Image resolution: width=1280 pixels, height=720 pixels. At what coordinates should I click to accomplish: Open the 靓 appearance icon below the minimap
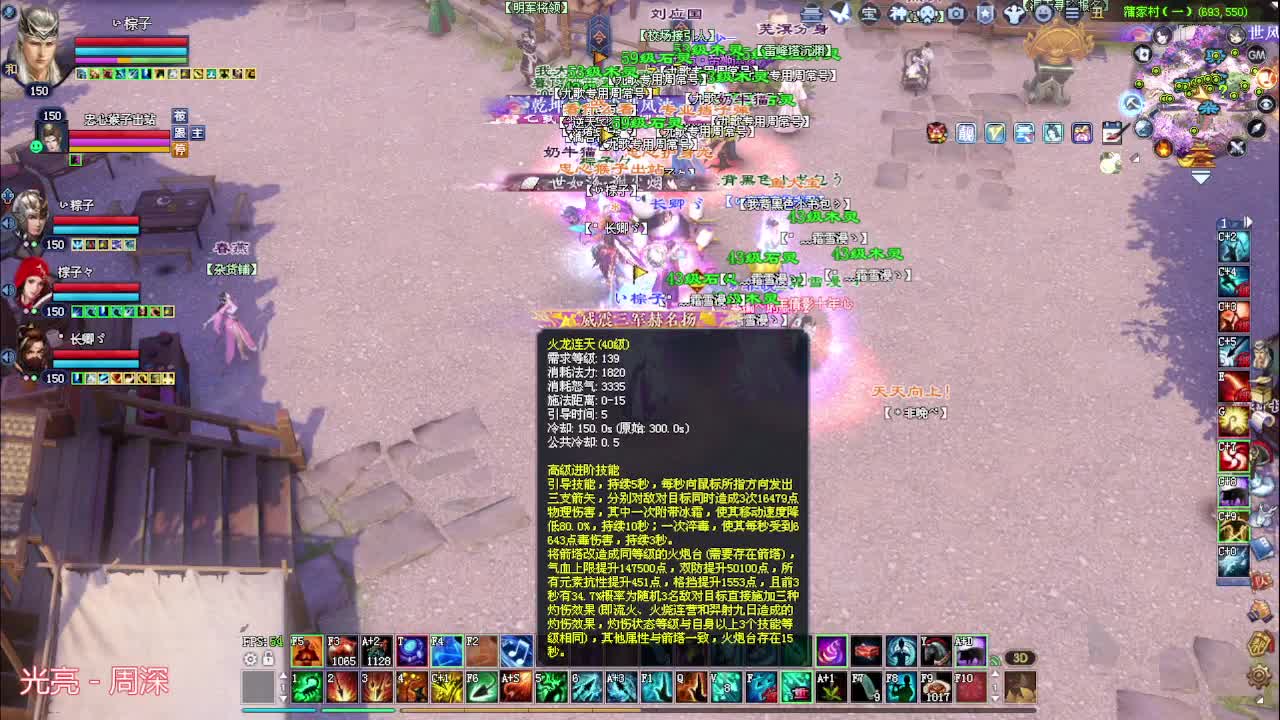point(964,132)
